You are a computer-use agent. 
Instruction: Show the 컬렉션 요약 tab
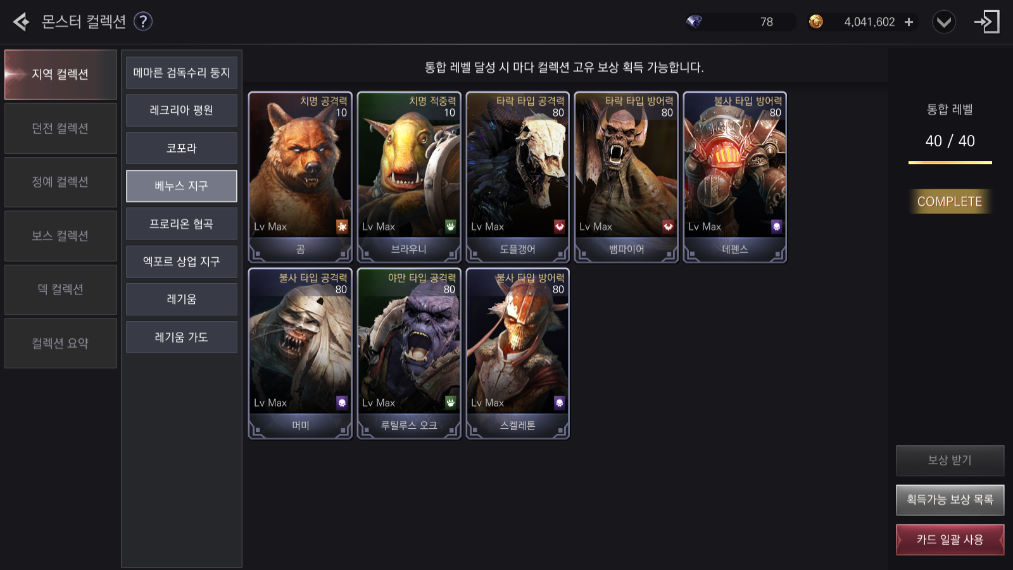(x=60, y=343)
